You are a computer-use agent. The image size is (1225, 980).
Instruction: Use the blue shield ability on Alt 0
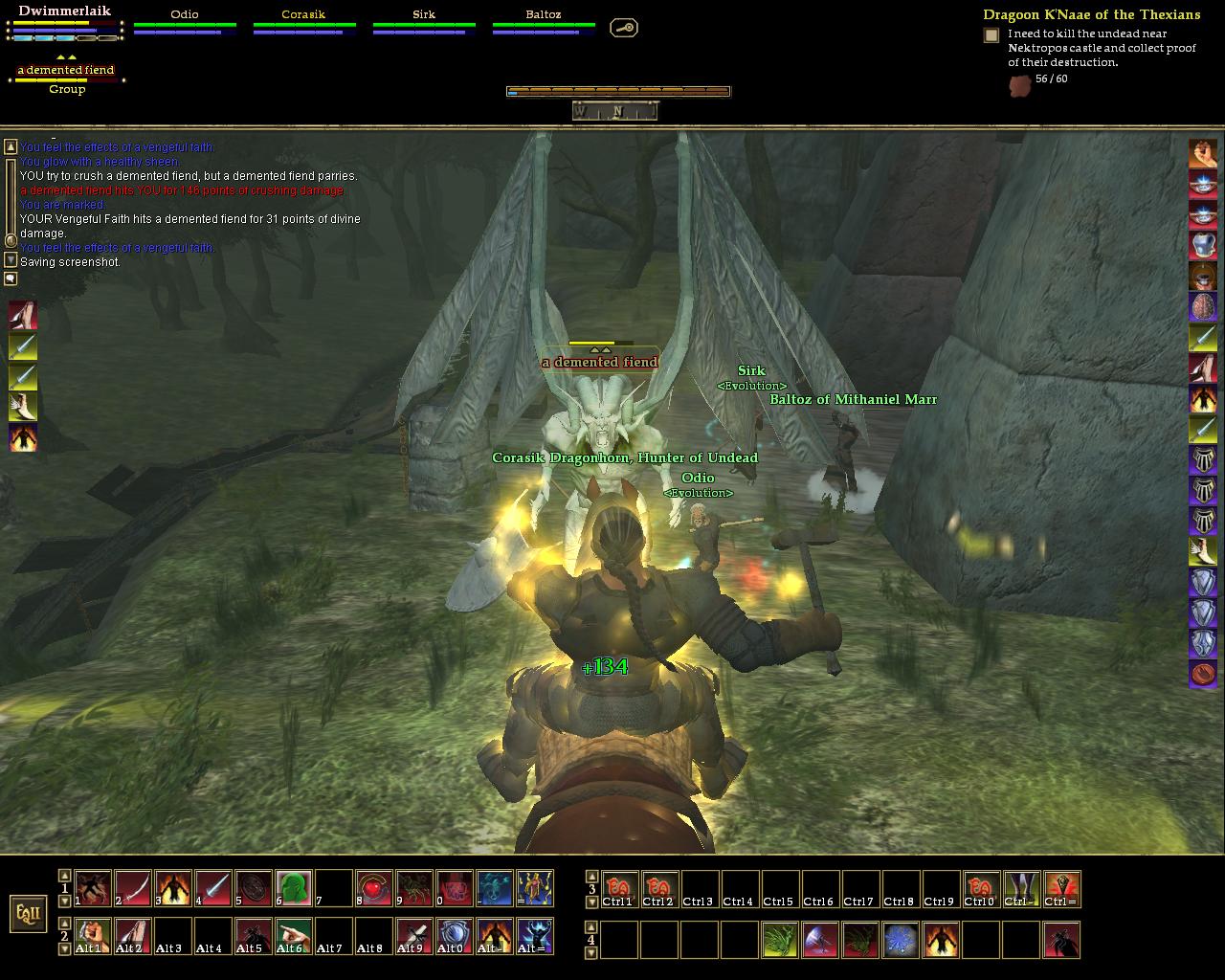tap(454, 937)
